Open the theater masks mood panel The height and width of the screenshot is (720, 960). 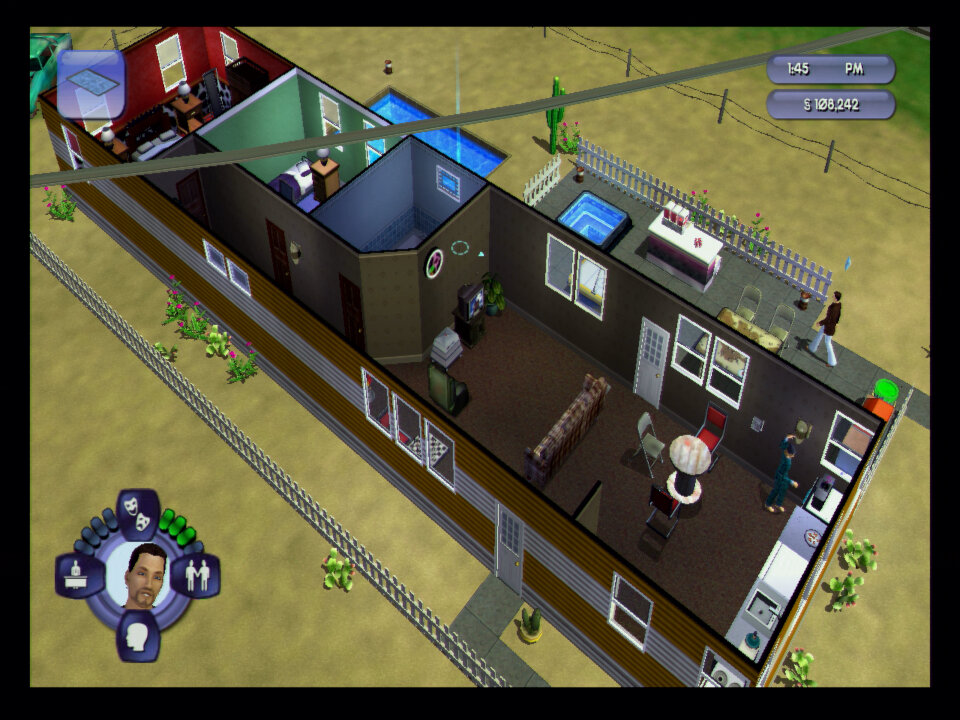(138, 515)
